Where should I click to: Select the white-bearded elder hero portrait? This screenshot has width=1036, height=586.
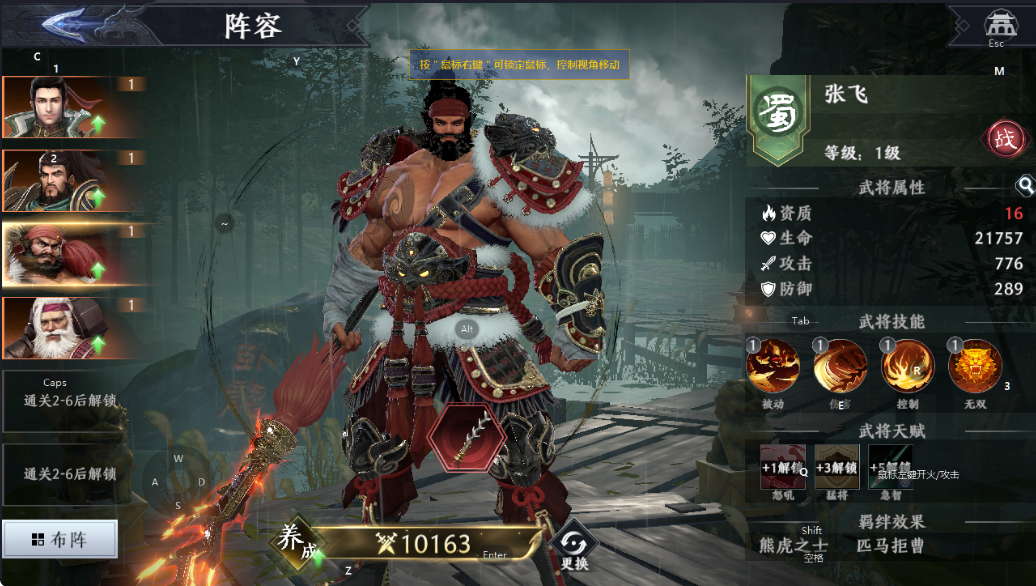pos(55,329)
